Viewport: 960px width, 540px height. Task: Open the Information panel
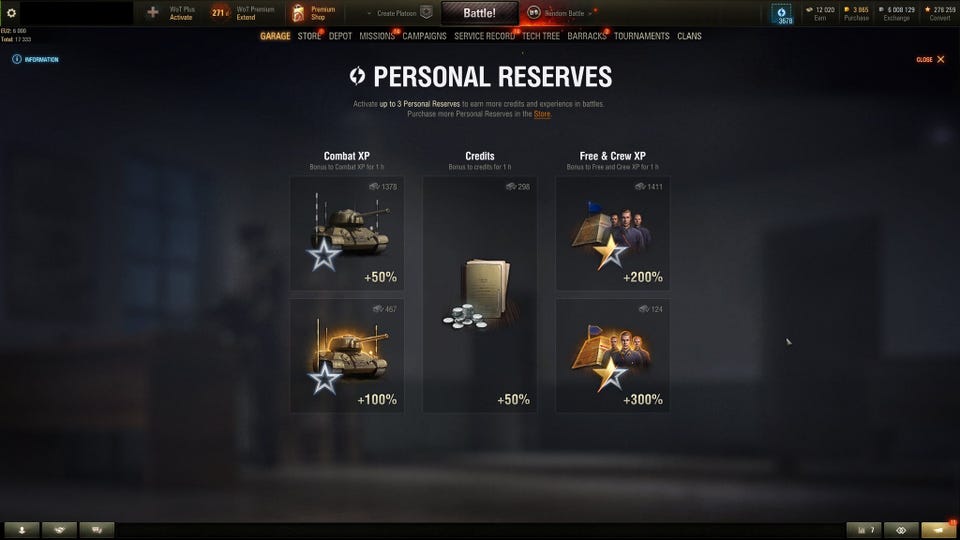point(36,60)
